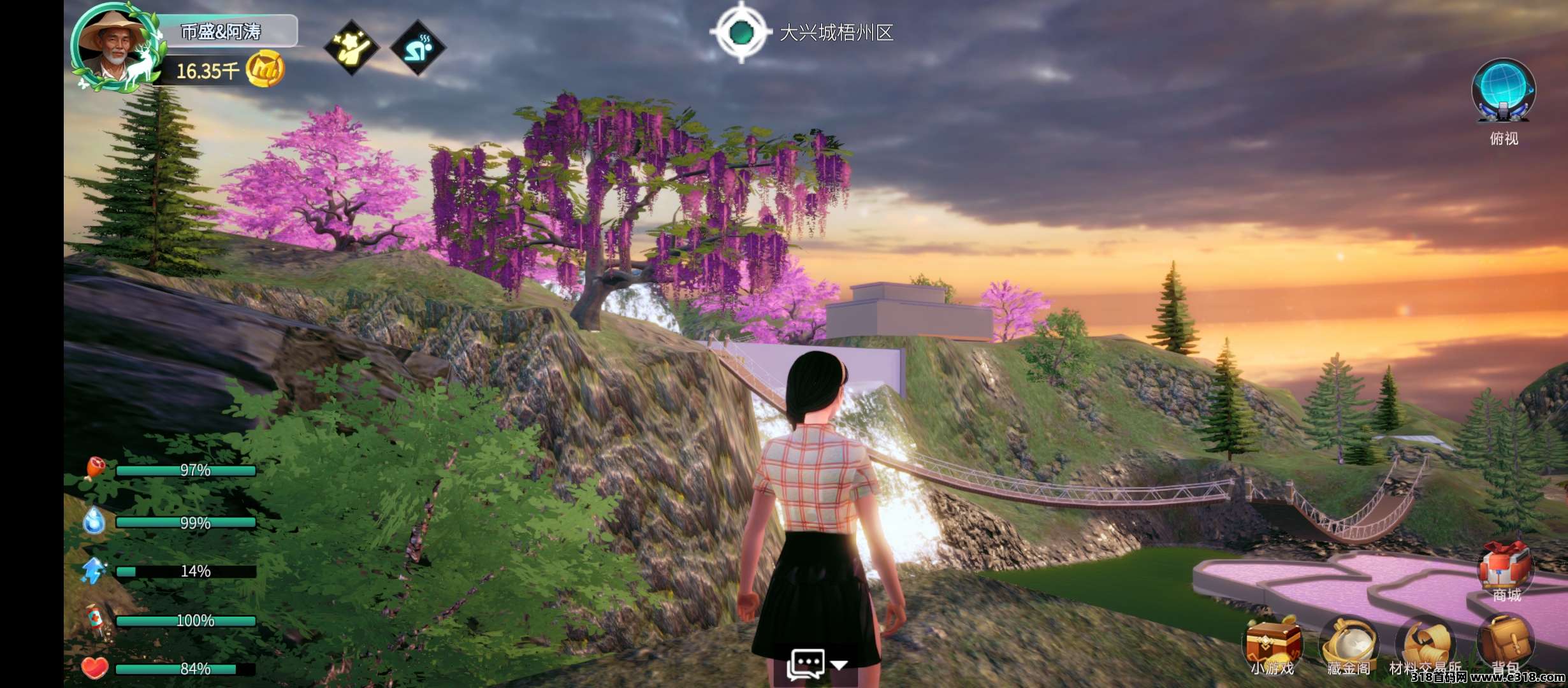Switch to the 俯视 overhead view
Viewport: 1568px width, 688px height.
[1503, 92]
